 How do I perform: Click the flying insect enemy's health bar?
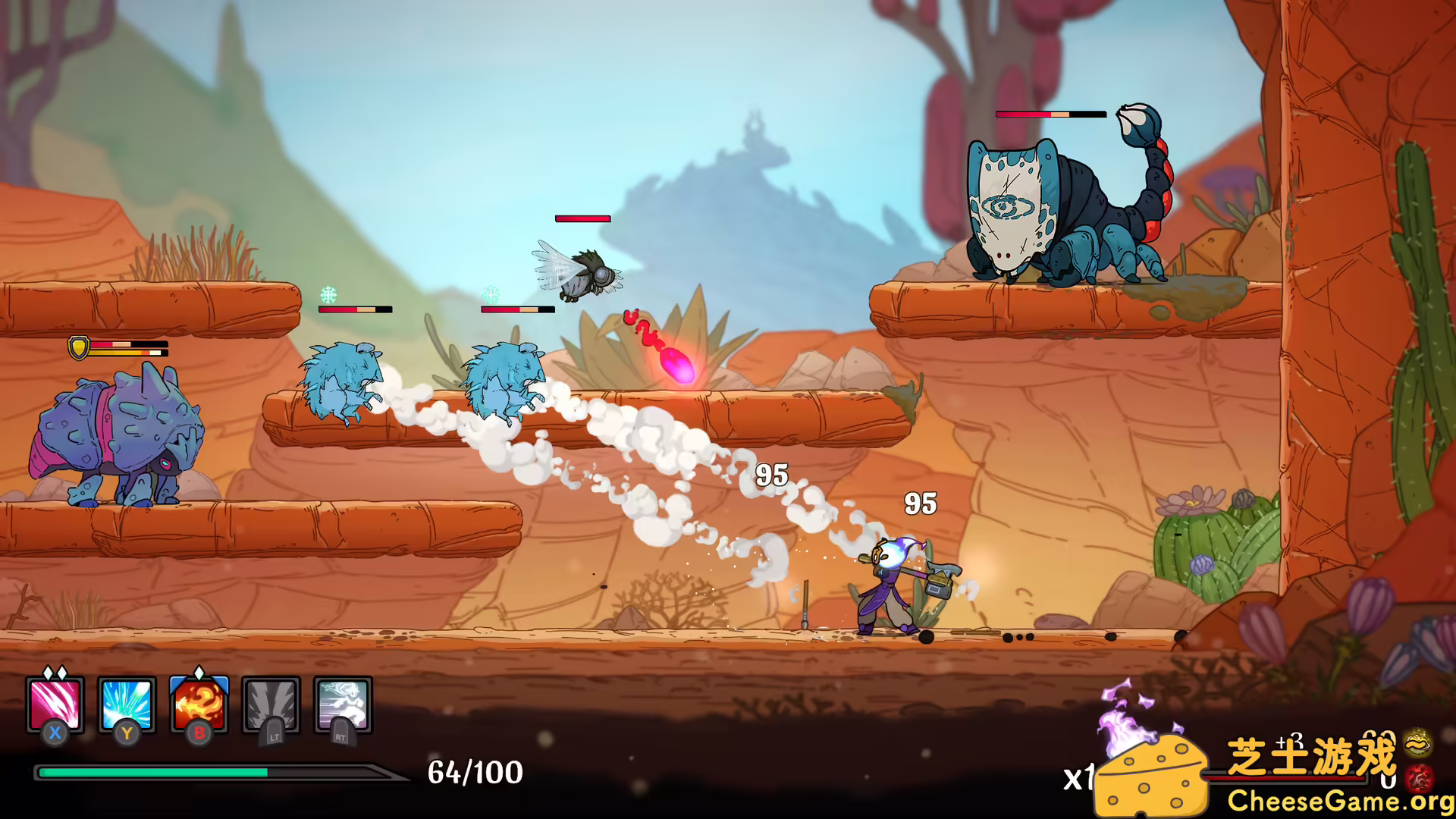click(583, 218)
